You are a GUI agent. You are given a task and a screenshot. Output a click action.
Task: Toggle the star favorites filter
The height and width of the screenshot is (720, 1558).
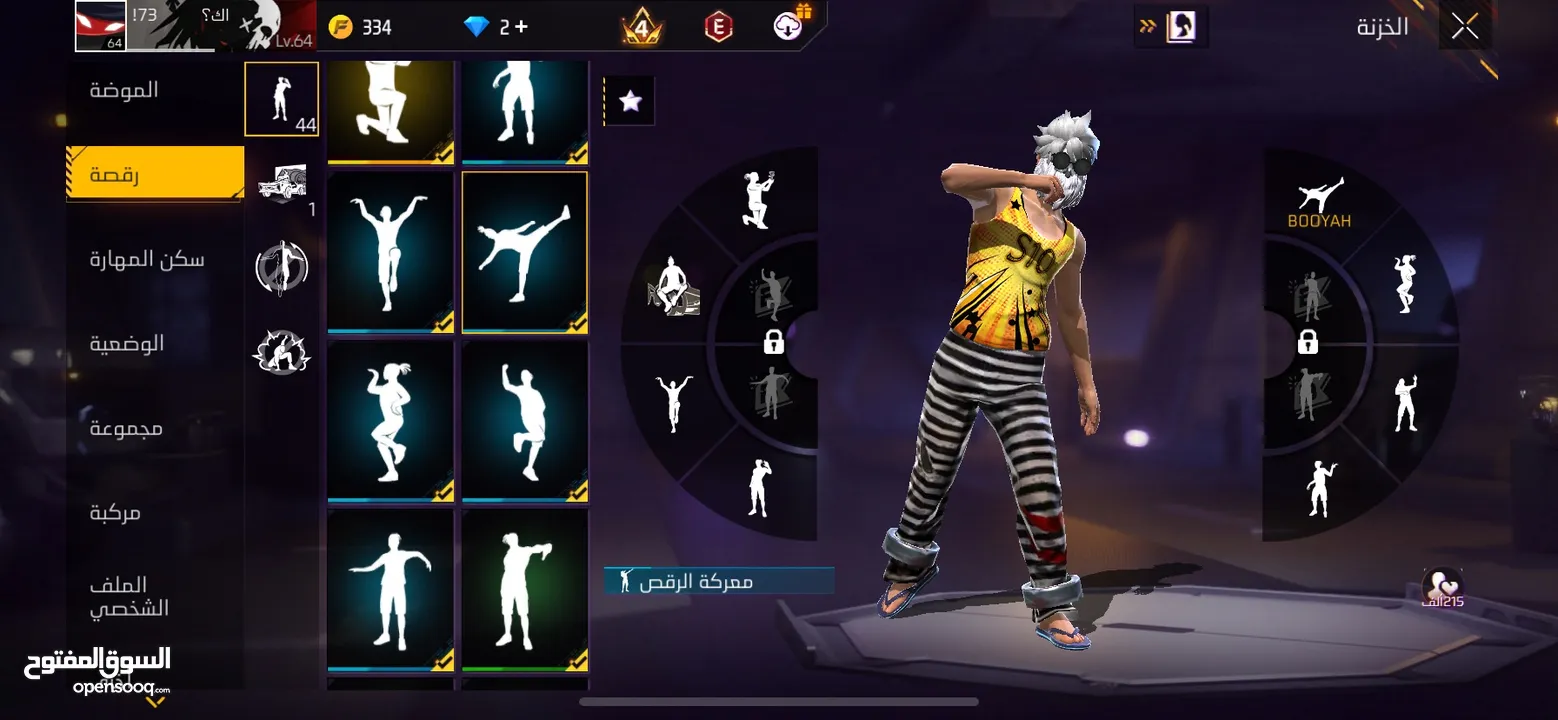click(x=630, y=101)
